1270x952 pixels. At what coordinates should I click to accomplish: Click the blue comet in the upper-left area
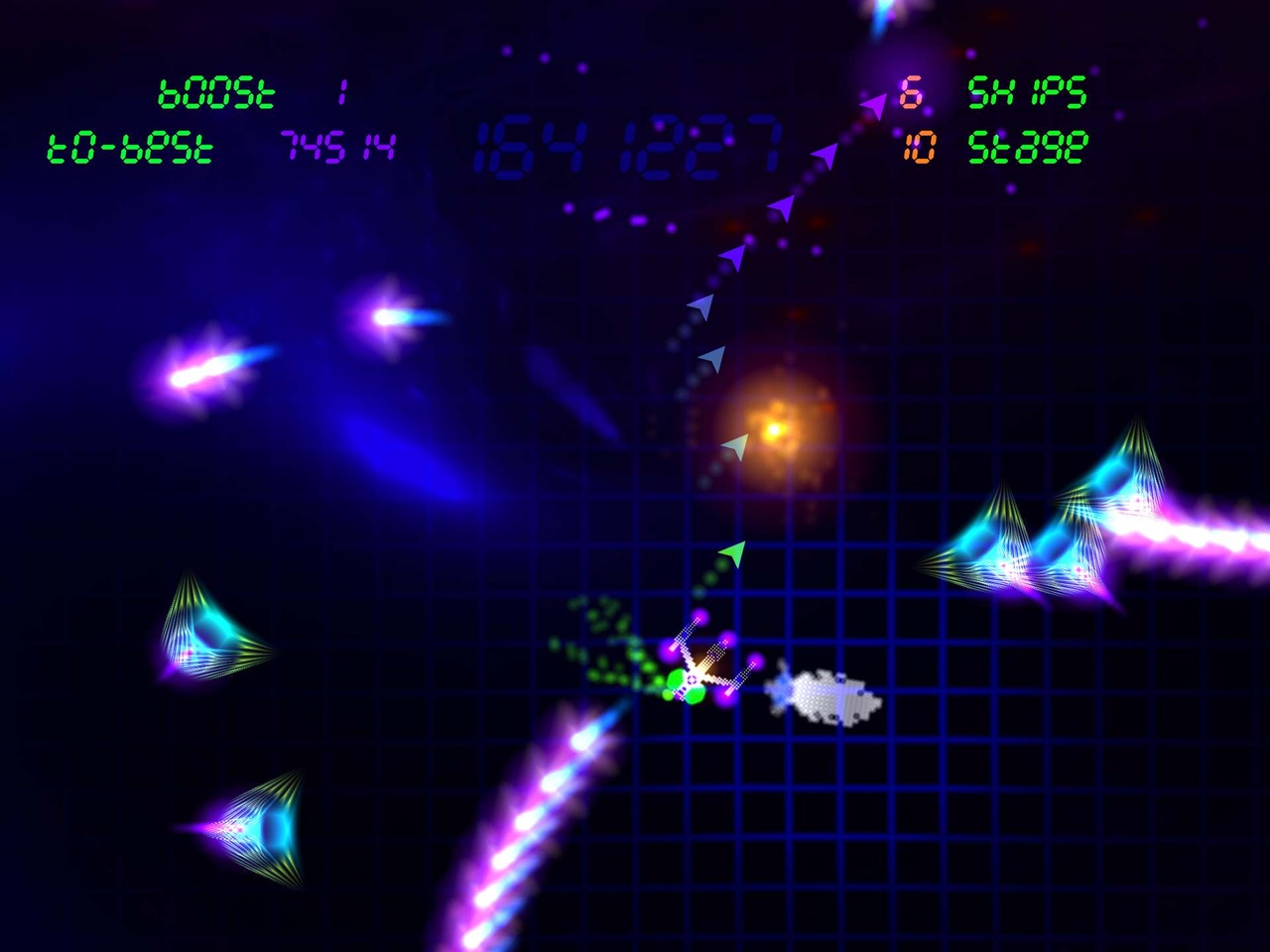coord(387,317)
